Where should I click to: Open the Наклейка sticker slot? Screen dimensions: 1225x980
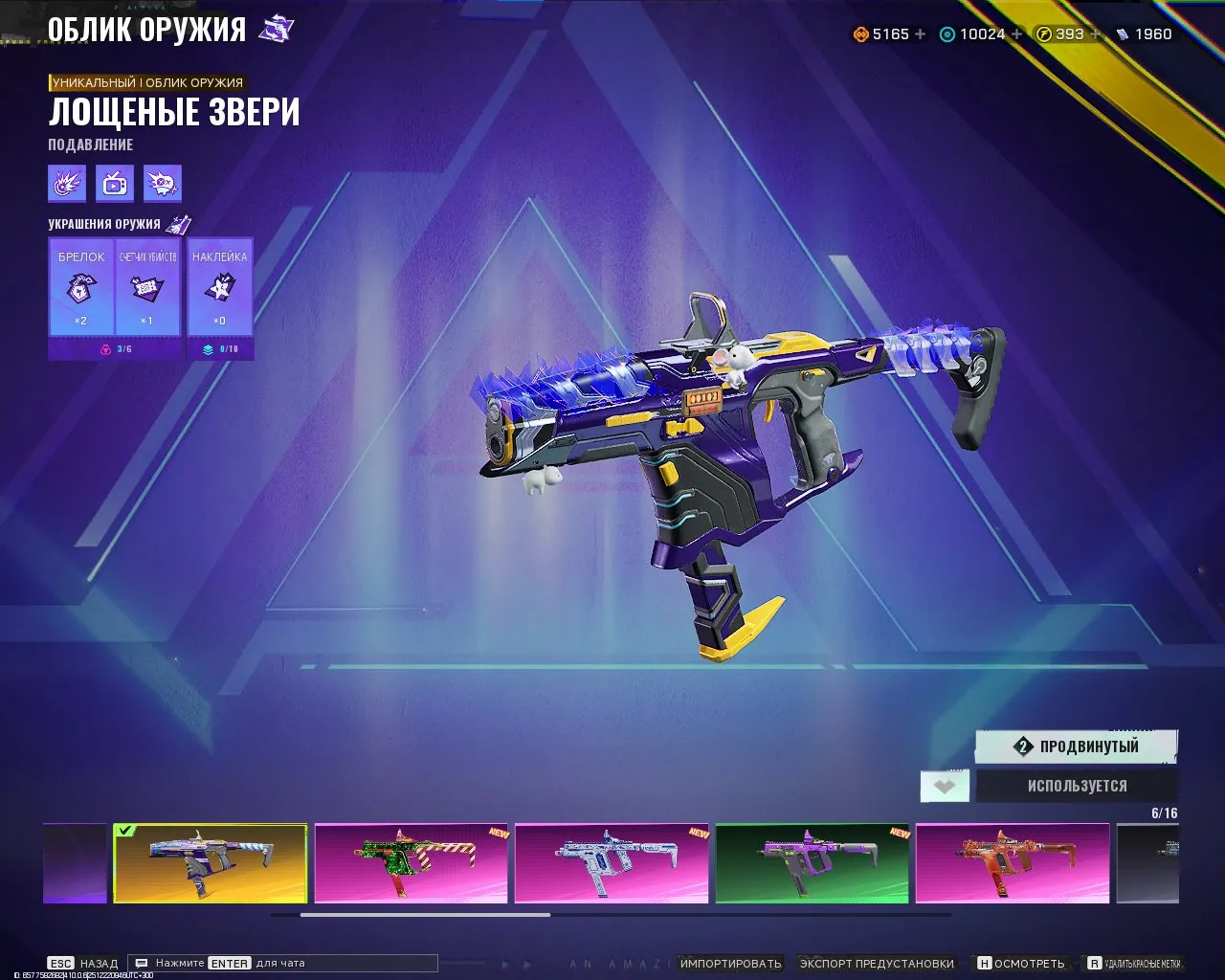[x=220, y=287]
